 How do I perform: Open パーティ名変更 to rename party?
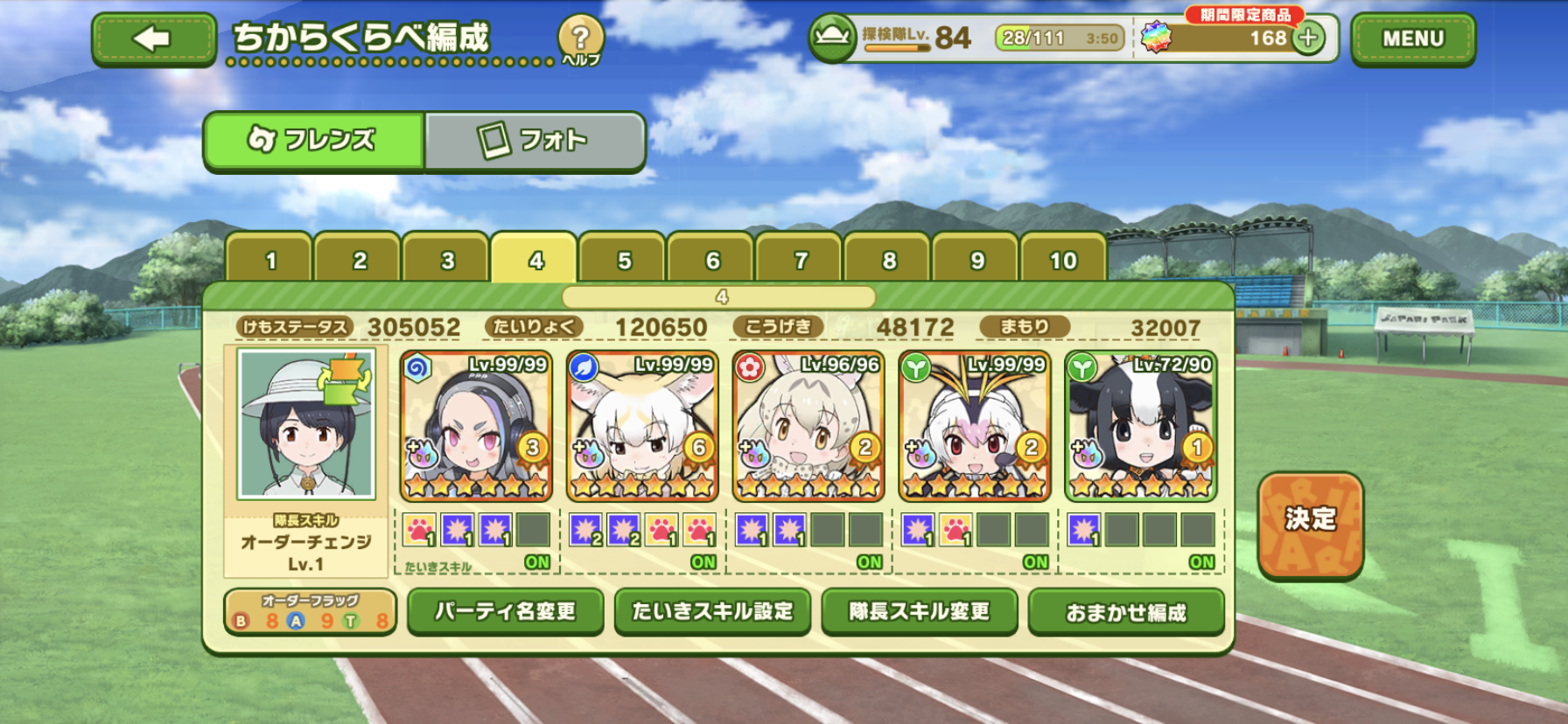505,611
